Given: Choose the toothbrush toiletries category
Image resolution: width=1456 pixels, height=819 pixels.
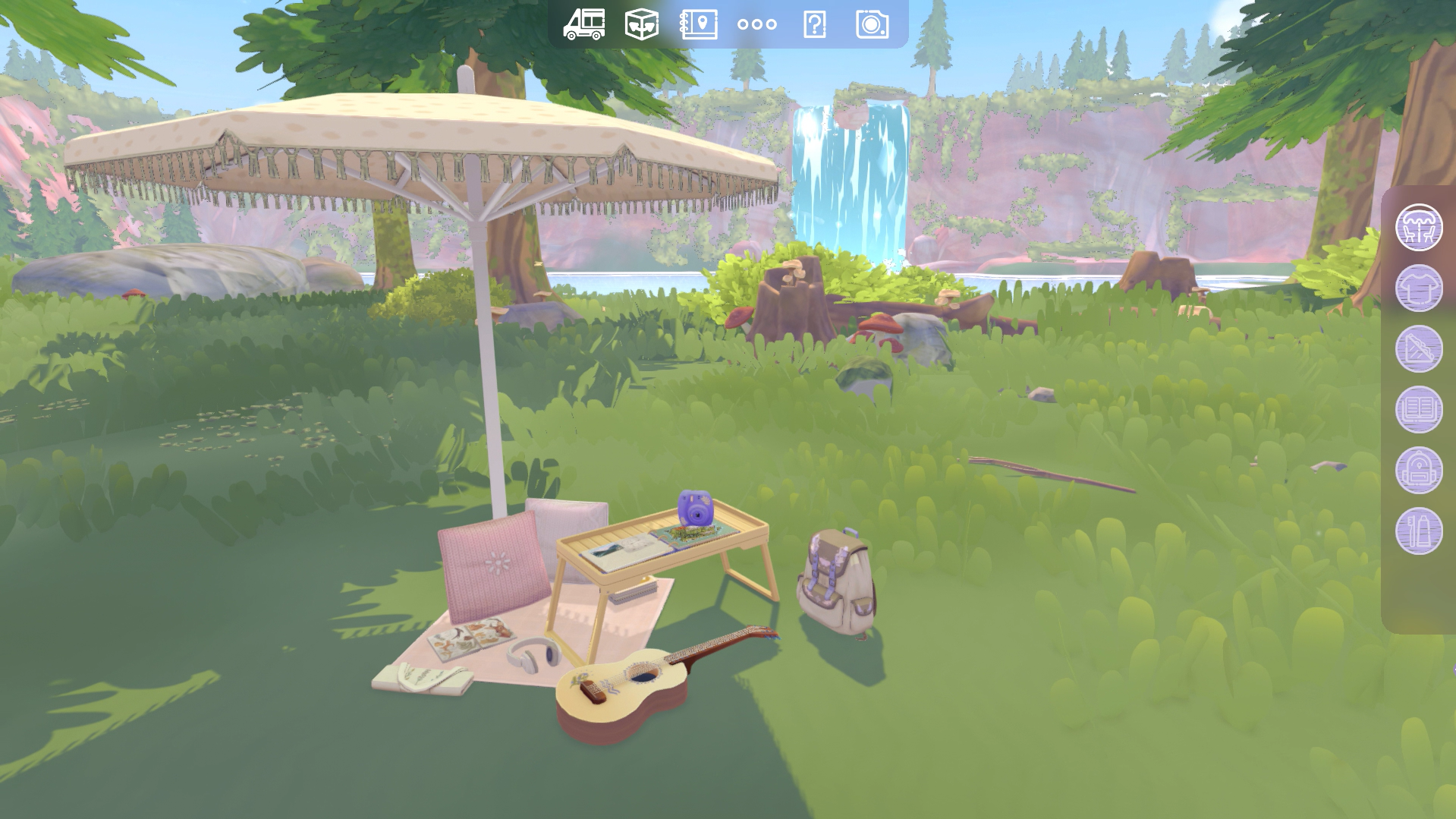Looking at the screenshot, I should pos(1419,531).
